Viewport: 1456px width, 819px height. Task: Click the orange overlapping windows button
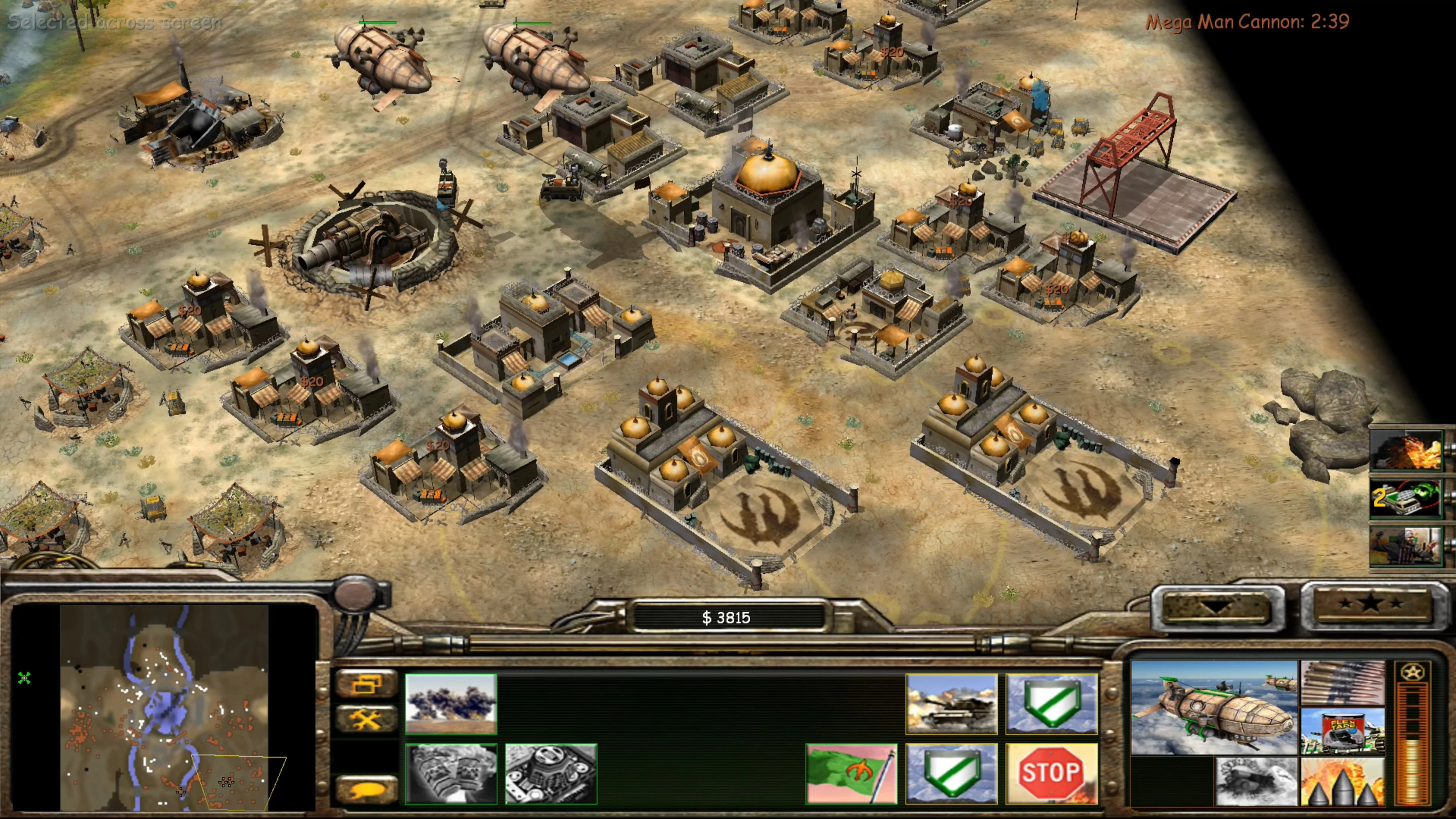[367, 684]
